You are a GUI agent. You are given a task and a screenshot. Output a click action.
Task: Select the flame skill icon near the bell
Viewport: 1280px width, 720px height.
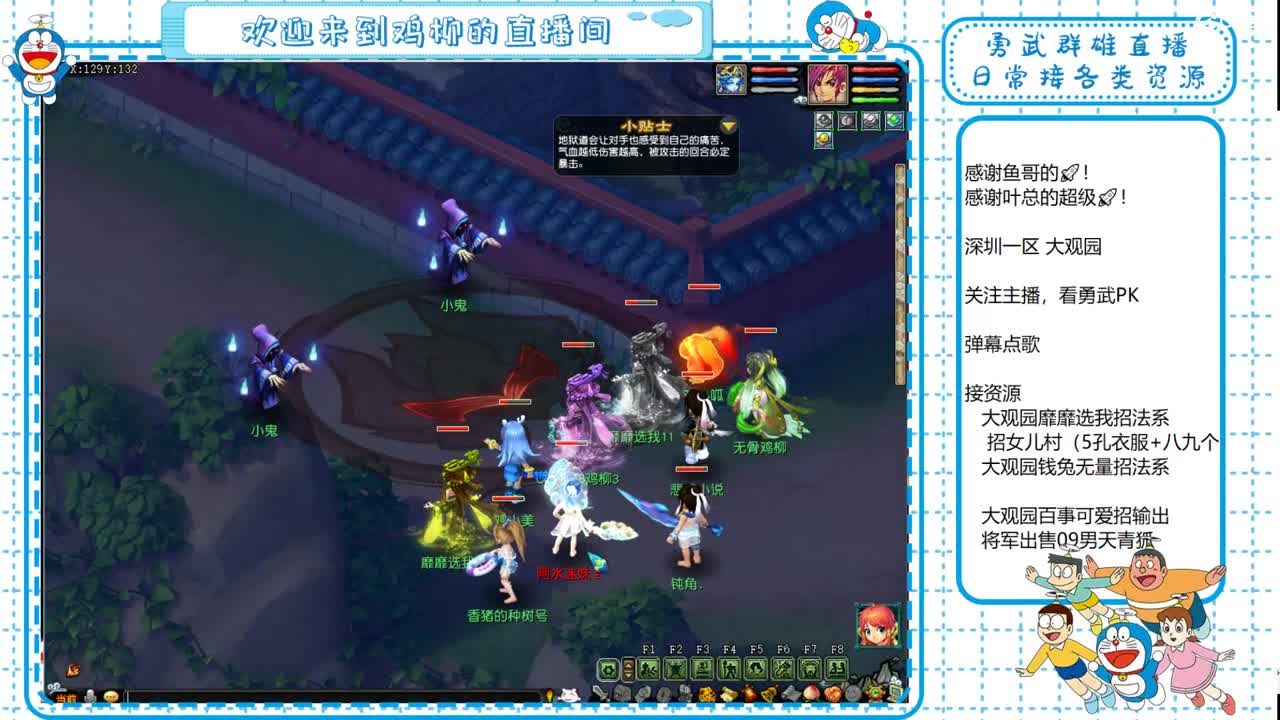click(748, 693)
